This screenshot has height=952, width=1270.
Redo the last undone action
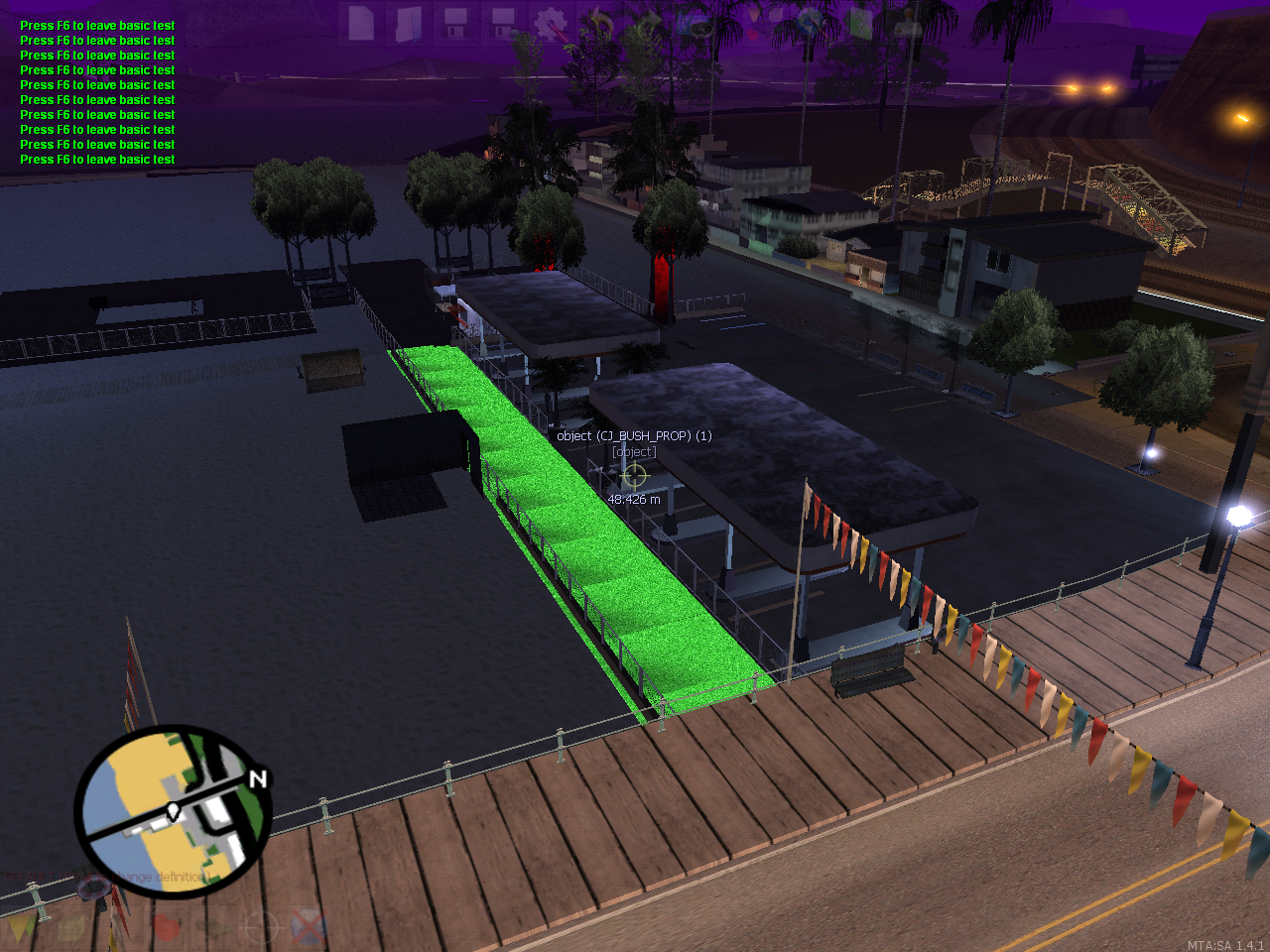tap(647, 22)
